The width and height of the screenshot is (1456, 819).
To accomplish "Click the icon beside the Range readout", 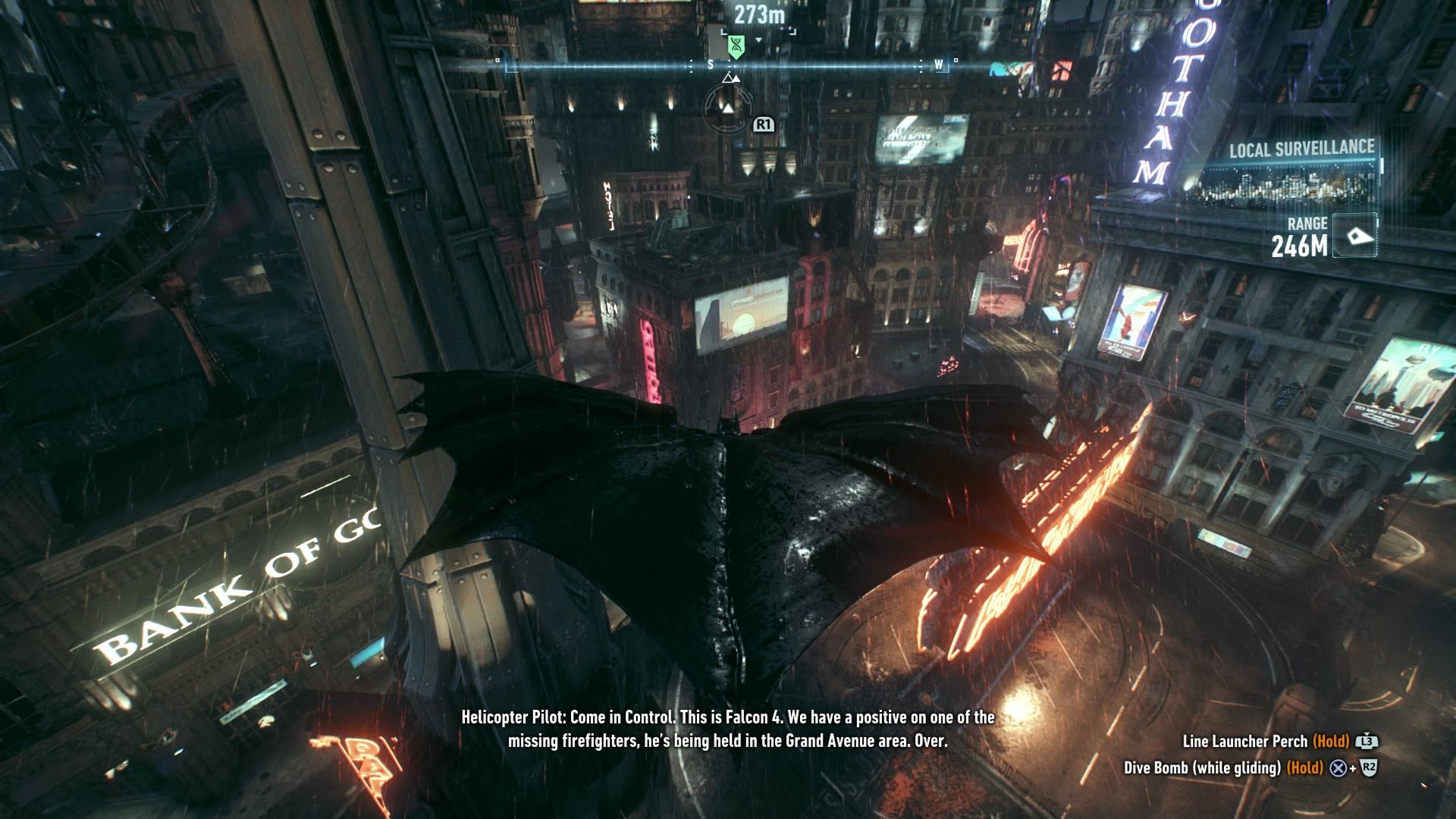I will 1354,237.
